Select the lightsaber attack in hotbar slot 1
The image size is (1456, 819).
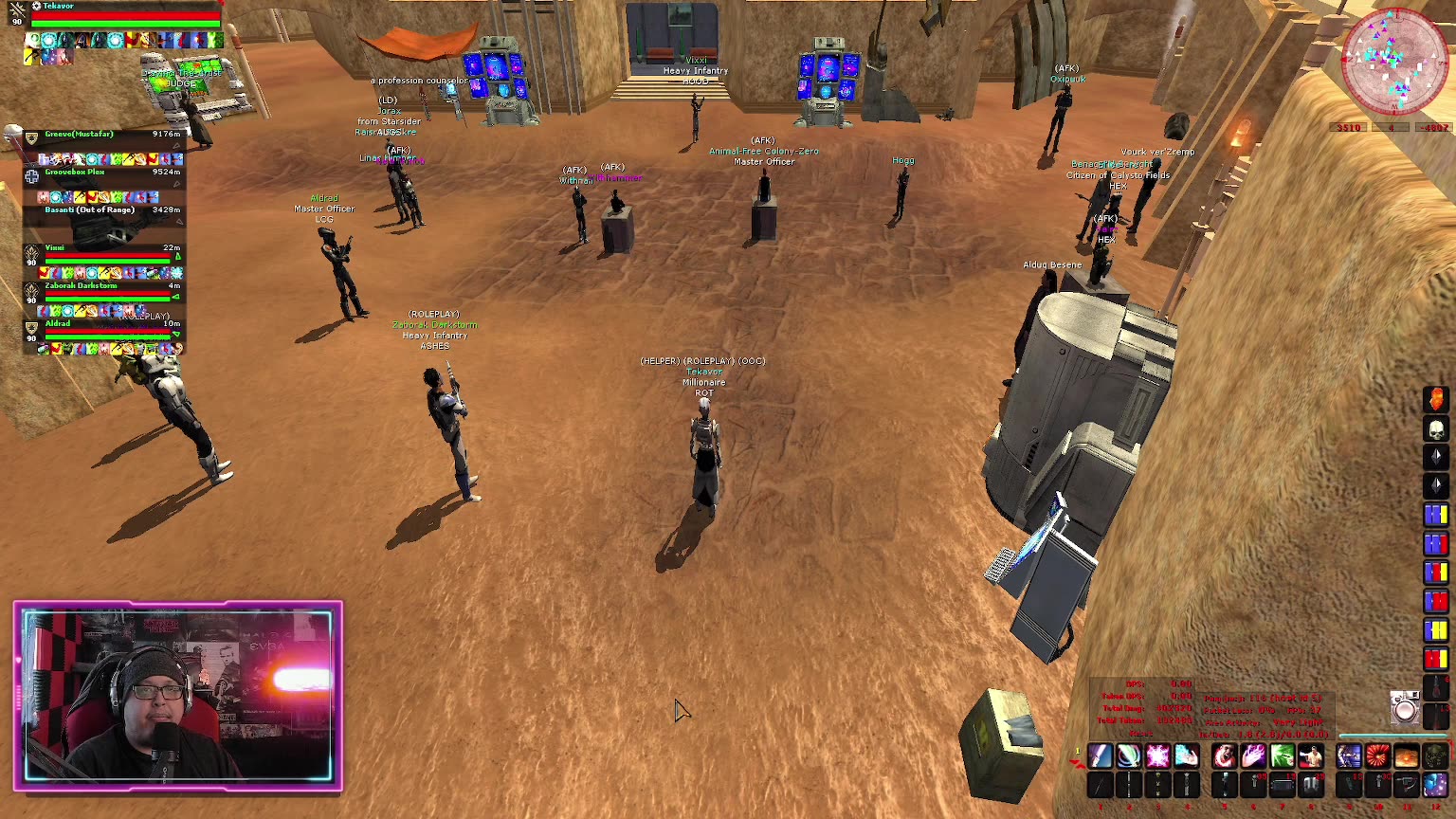coord(1101,755)
